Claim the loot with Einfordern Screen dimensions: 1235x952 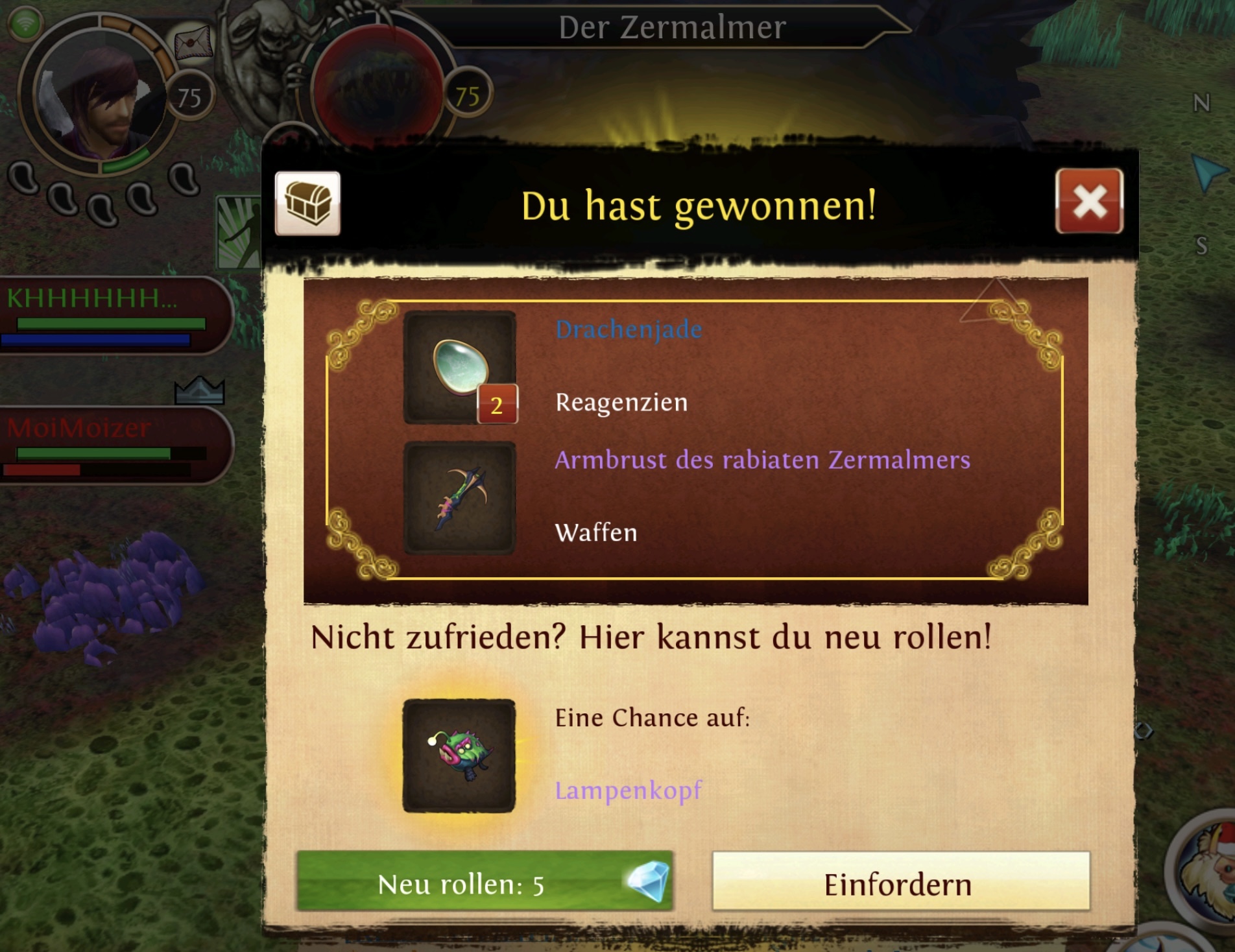900,883
